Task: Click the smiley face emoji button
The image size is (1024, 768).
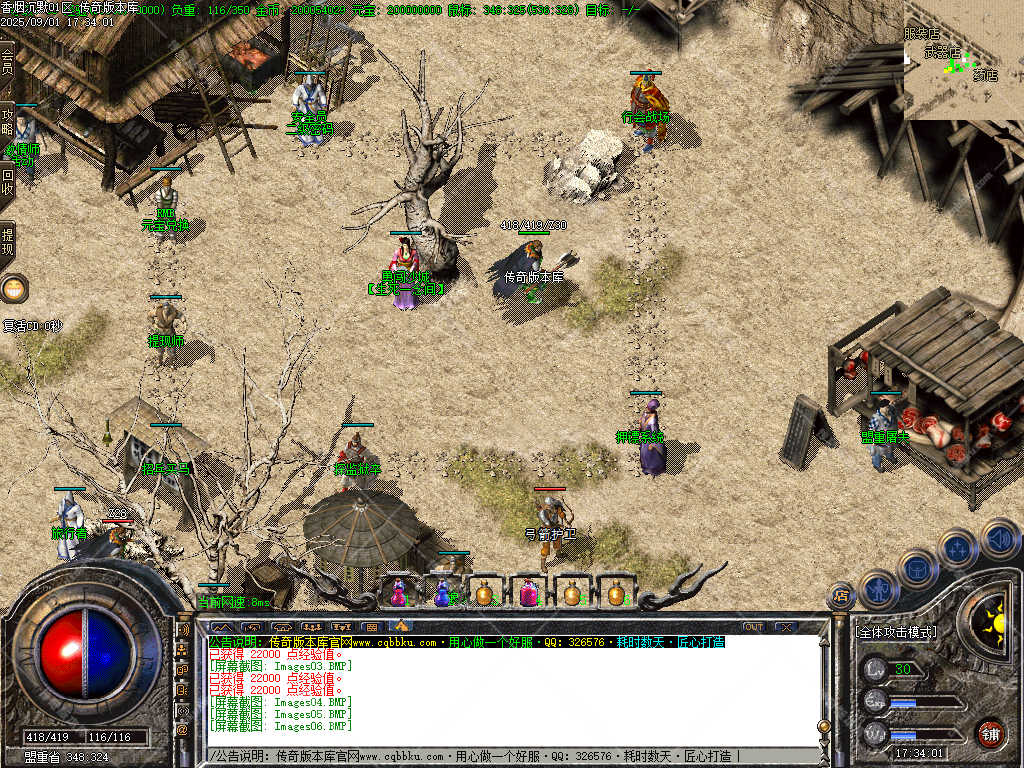Action: click(x=14, y=290)
